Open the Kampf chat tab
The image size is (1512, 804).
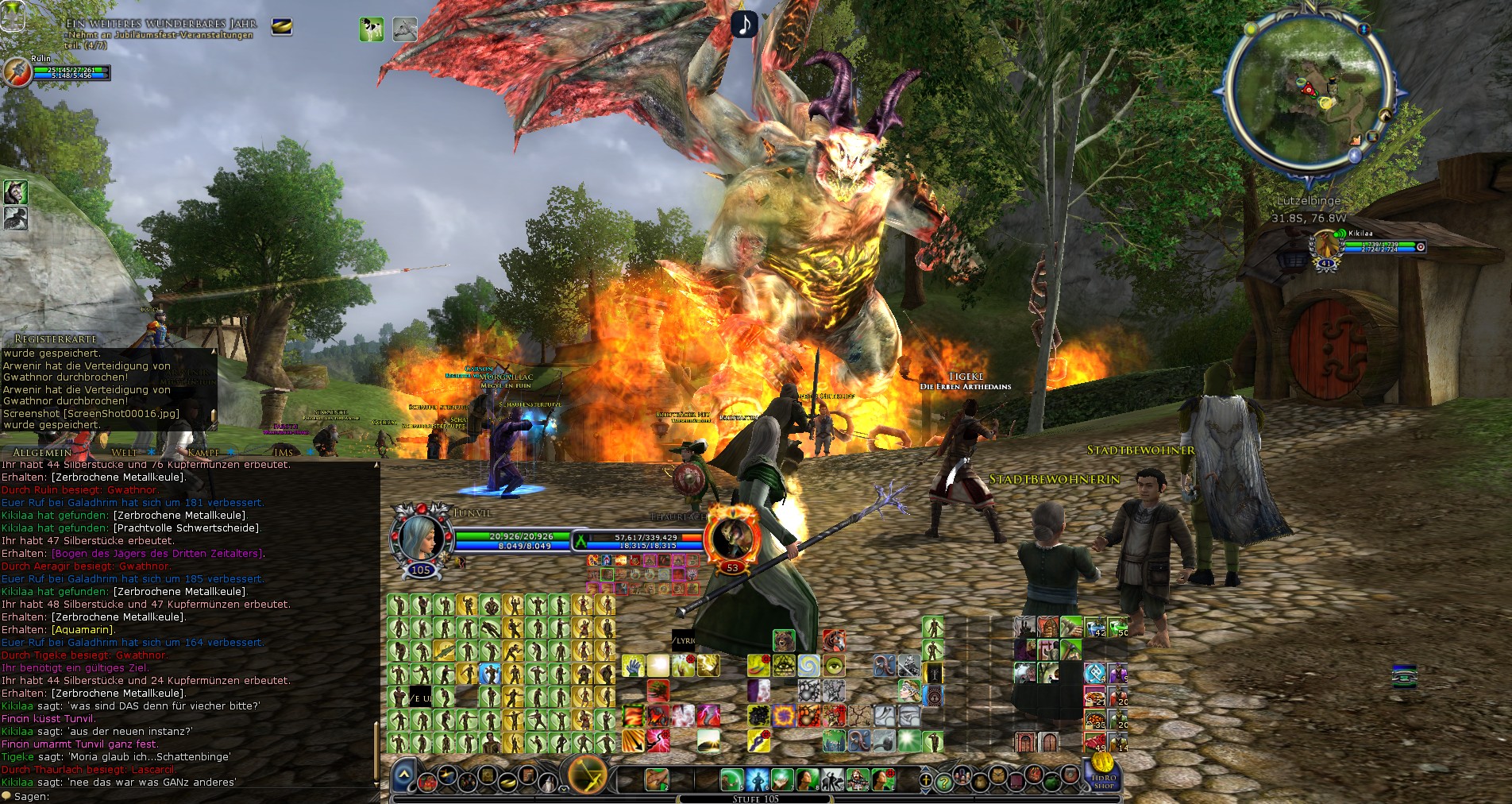(x=203, y=453)
